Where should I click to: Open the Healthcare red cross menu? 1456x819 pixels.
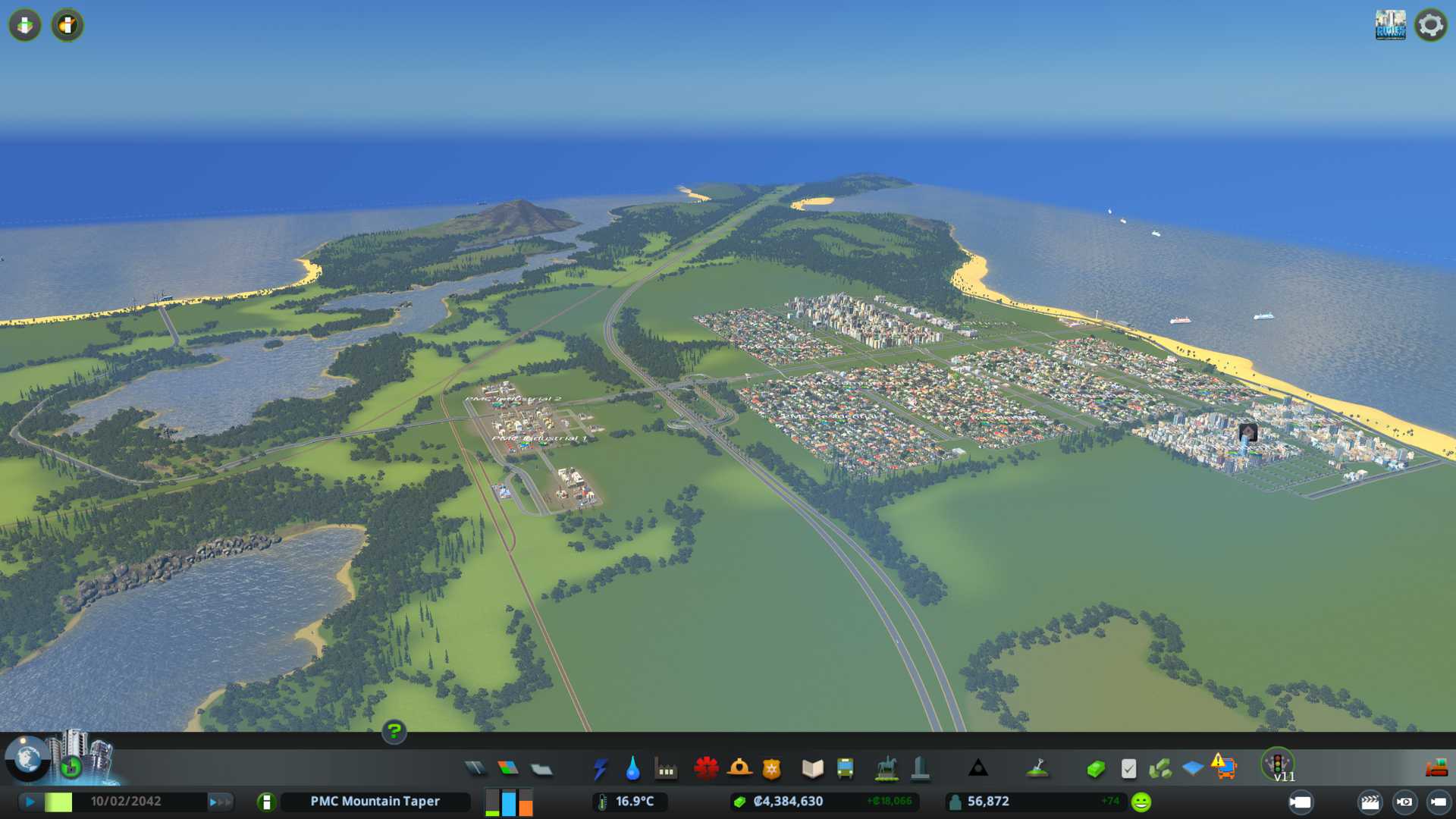coord(706,769)
